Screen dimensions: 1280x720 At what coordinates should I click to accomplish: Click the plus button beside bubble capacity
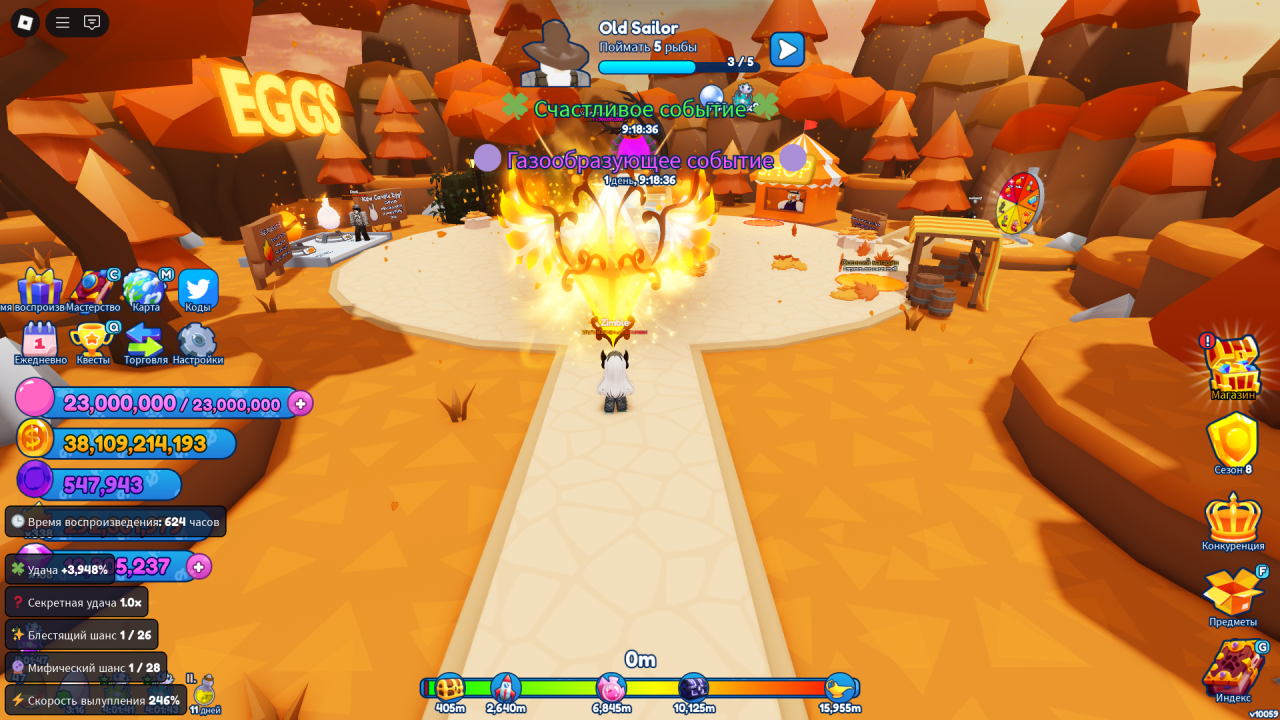[300, 403]
